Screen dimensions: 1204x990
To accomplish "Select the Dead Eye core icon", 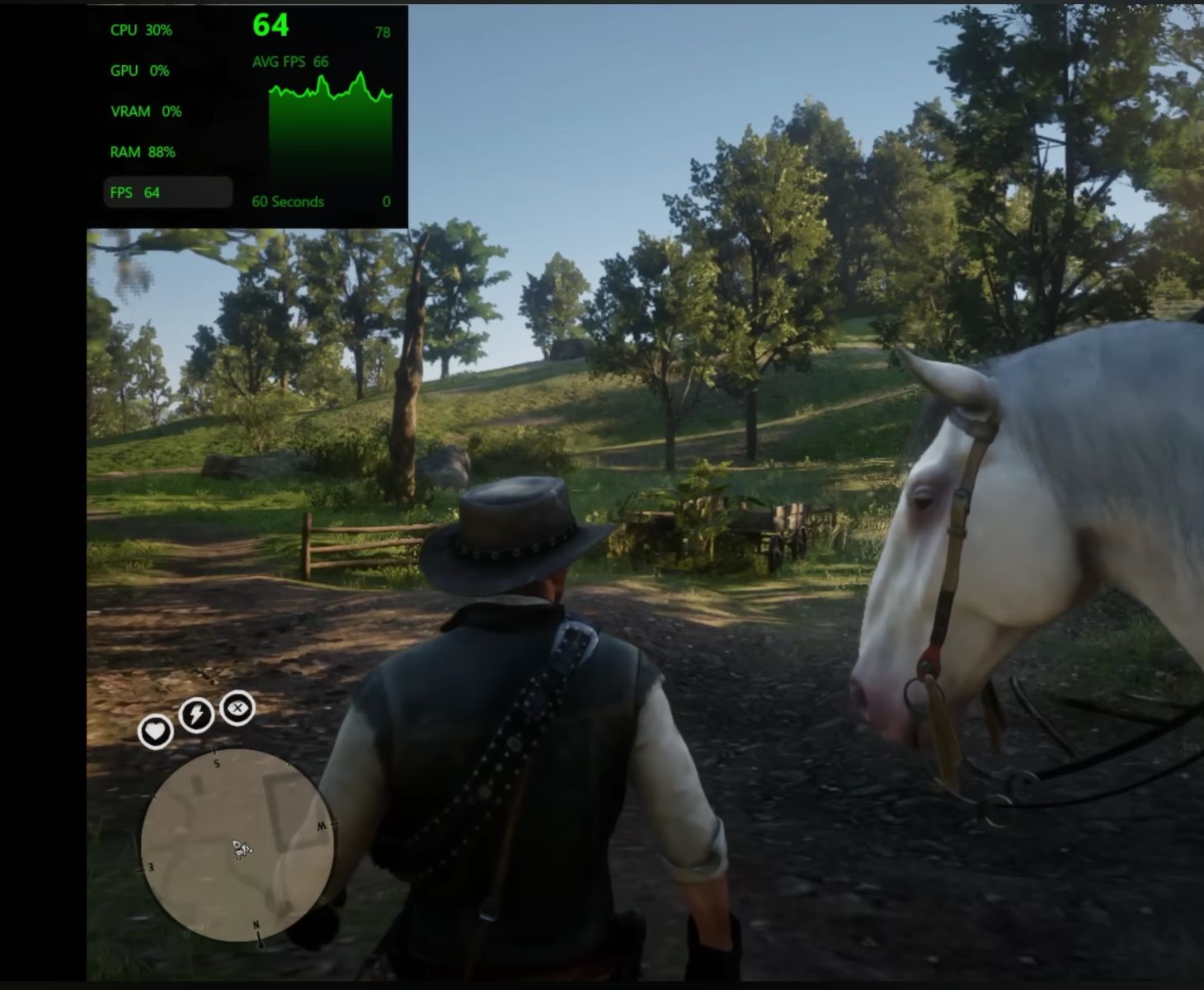I will (238, 708).
